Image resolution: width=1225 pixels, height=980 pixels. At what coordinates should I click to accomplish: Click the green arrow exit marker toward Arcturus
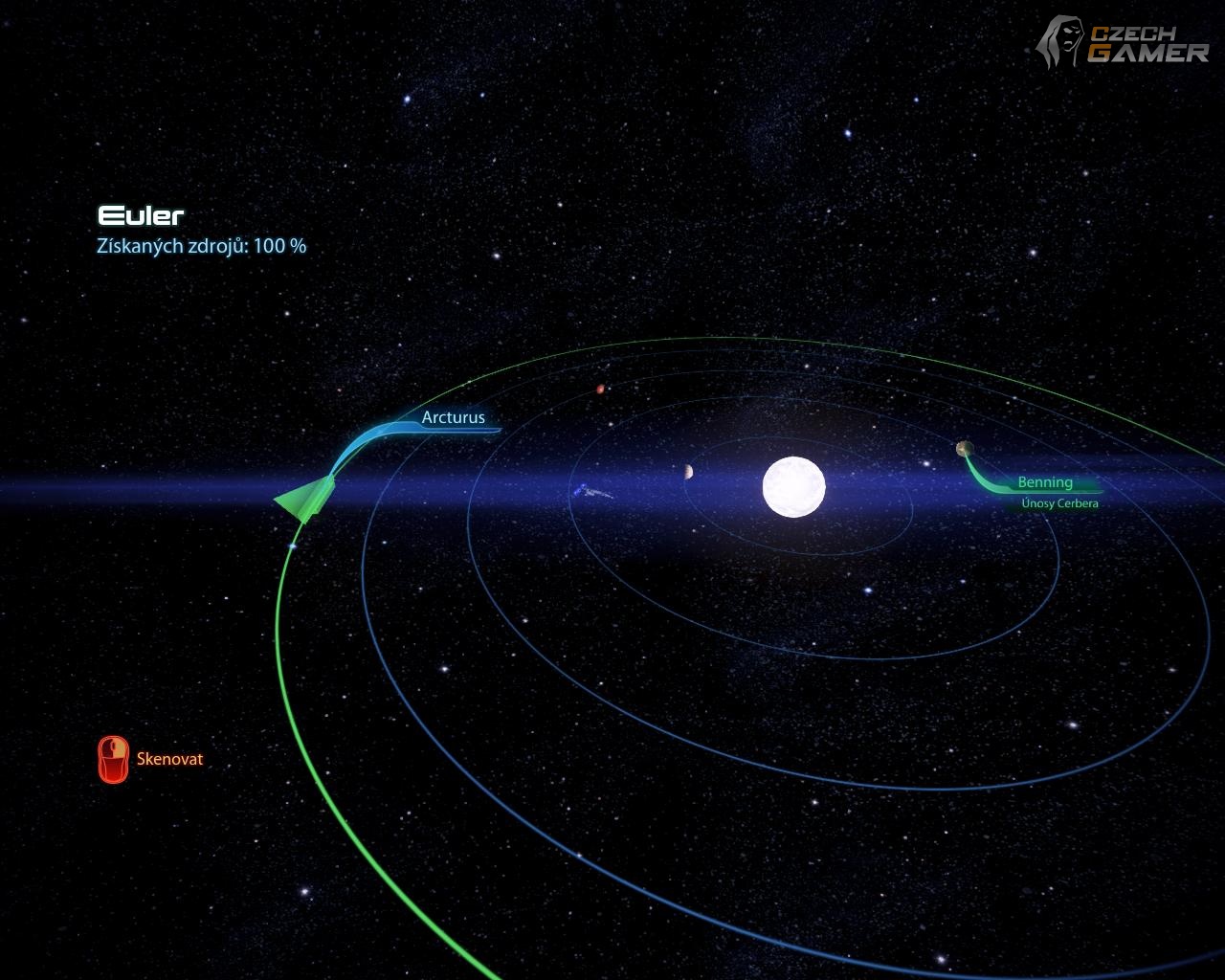(307, 500)
